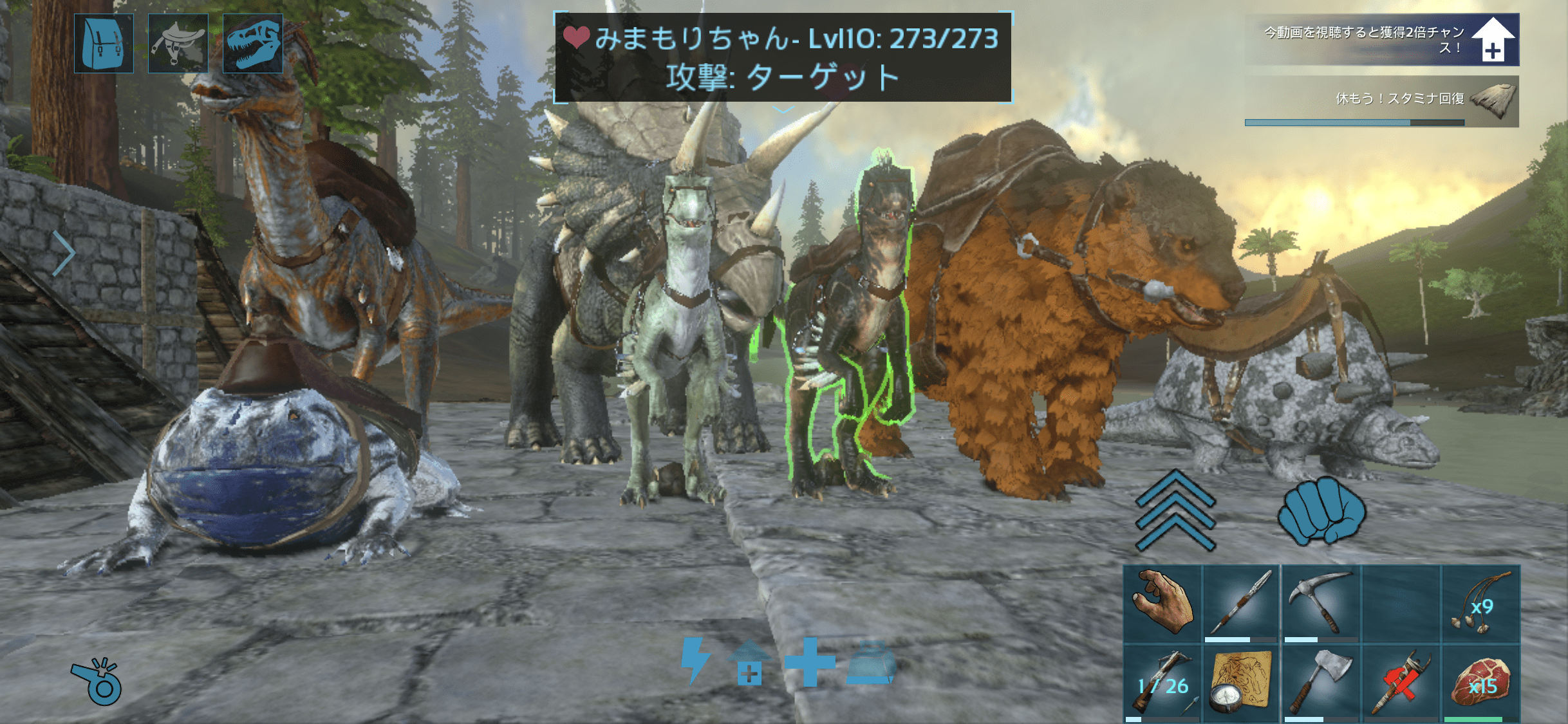Tap the saddle icon
Screen dimensions: 1568x724
click(x=178, y=44)
